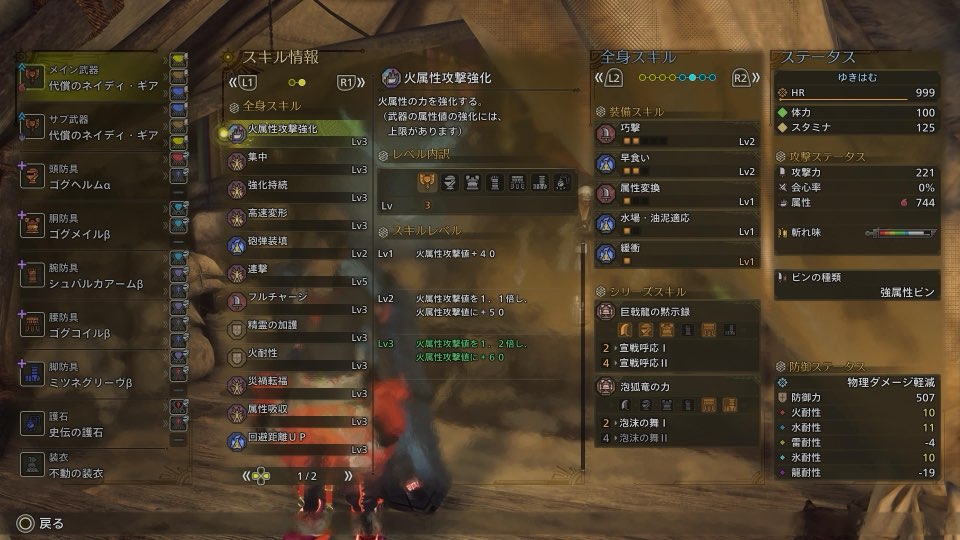
Task: Select the 史伝の護石 charm slot
Action: 92,425
